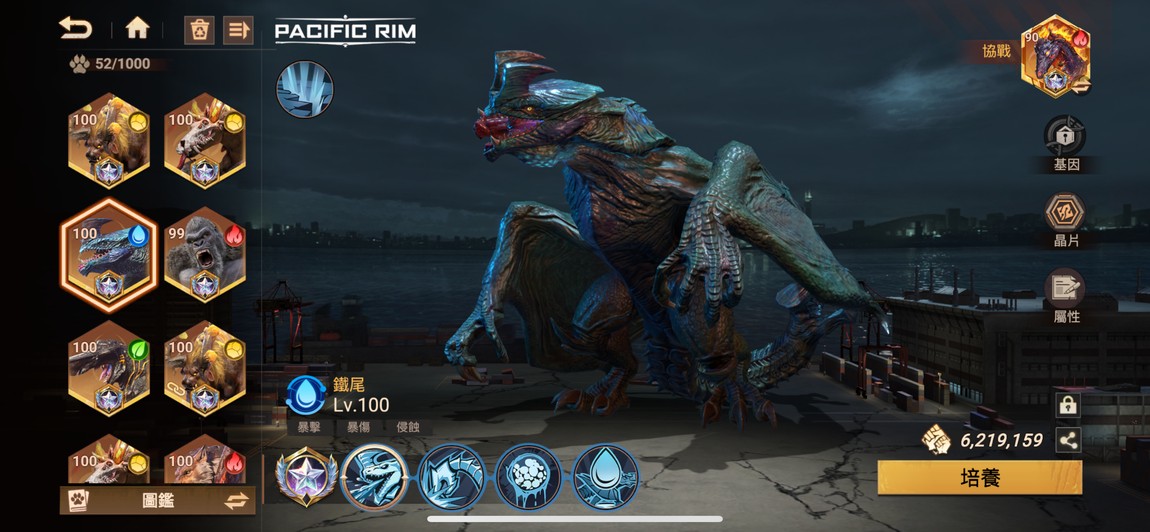Viewport: 1150px width, 532px height.
Task: Click the trash bin icon
Action: pyautogui.click(x=199, y=30)
